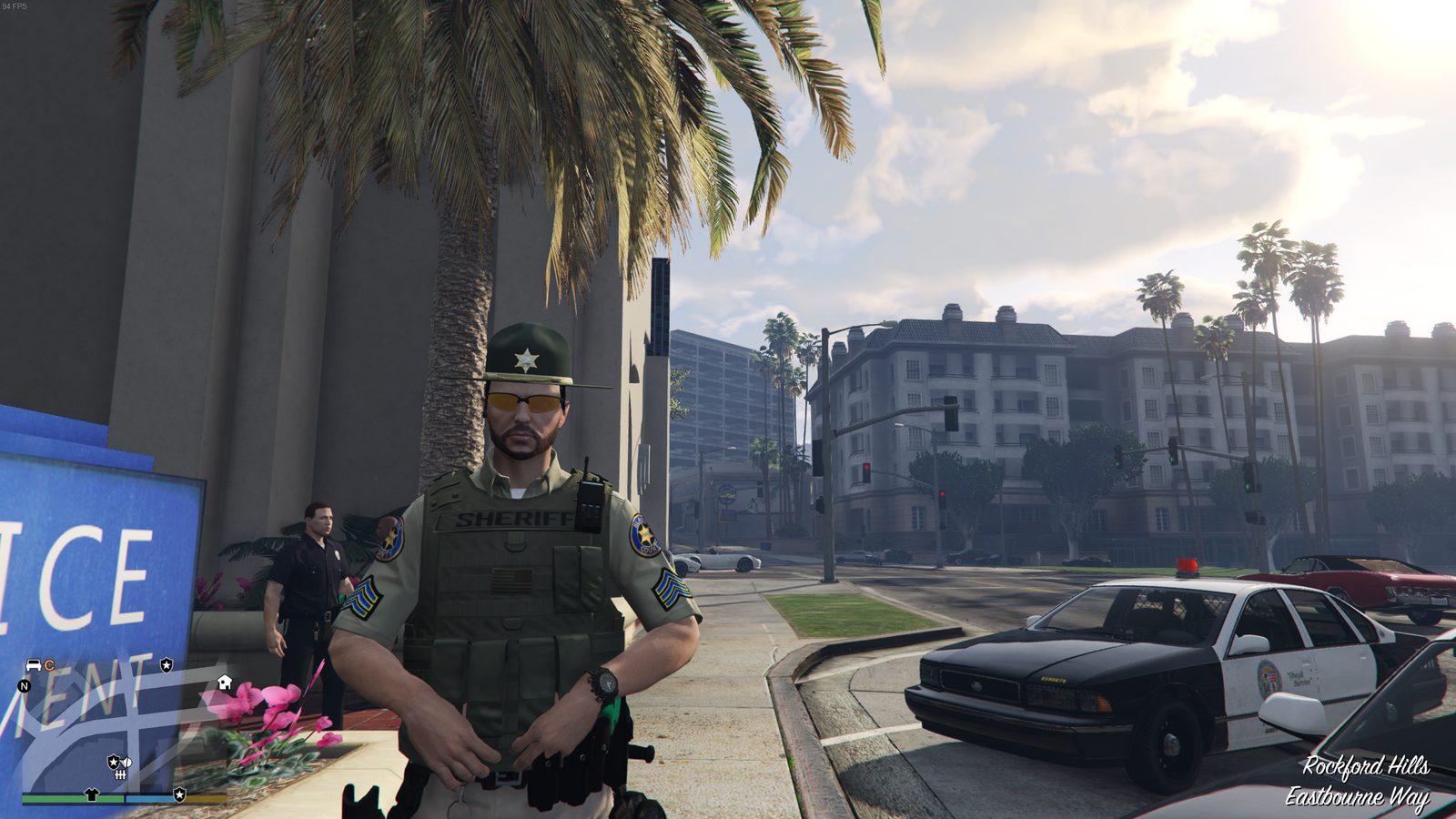Click the orange C contact marker

(x=49, y=665)
